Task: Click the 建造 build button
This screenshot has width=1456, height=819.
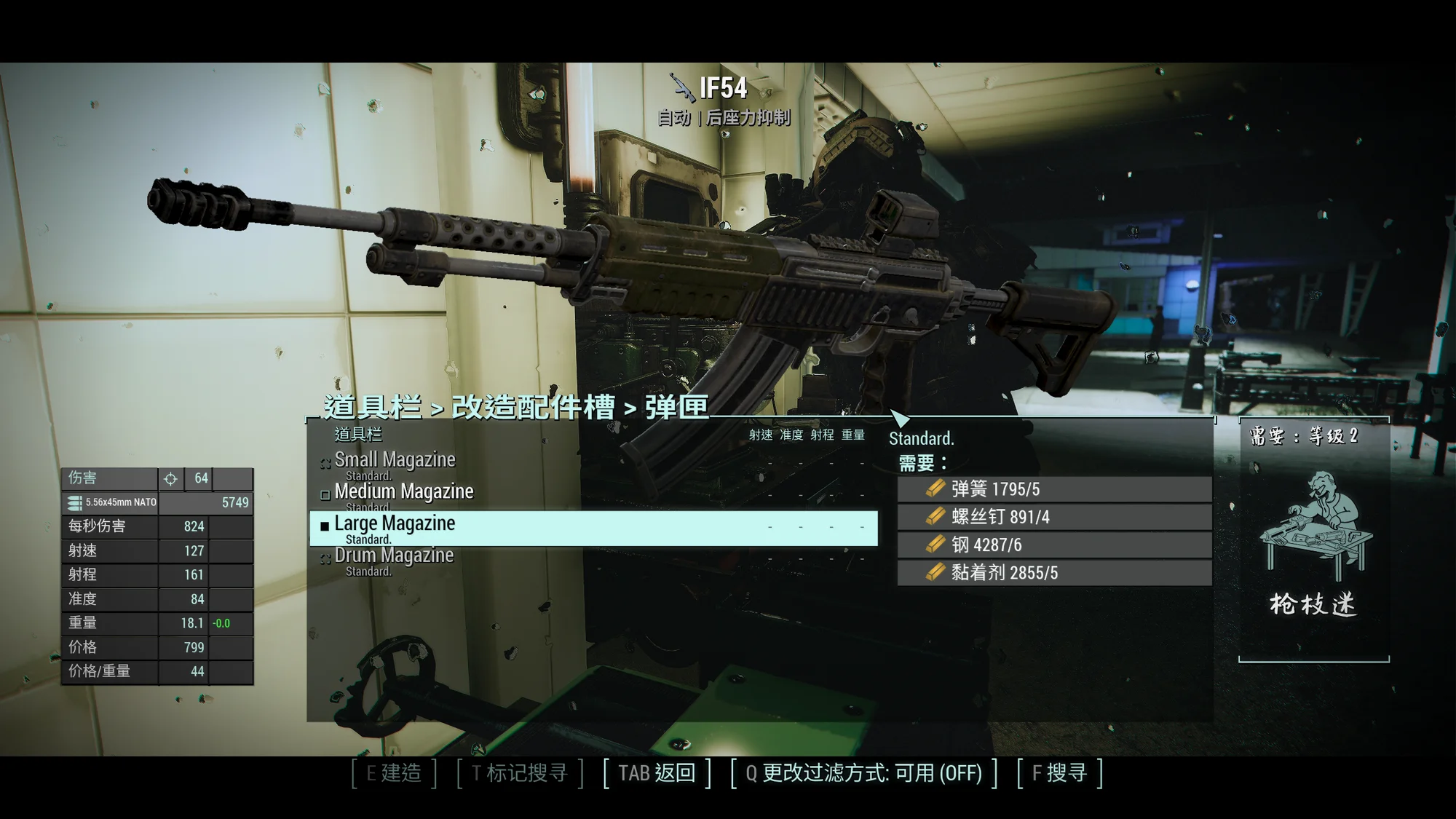Action: click(394, 773)
